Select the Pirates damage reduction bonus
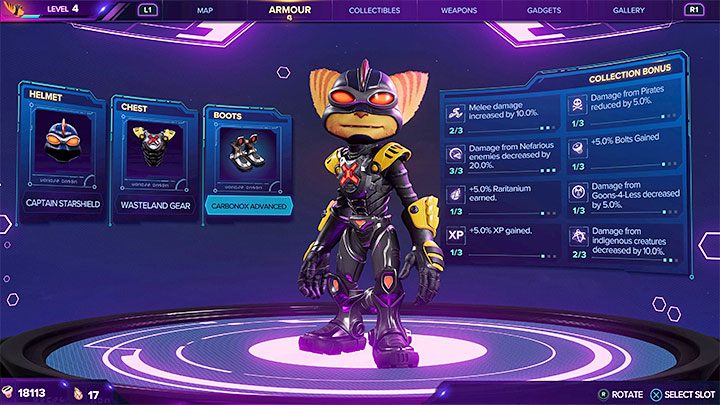Image resolution: width=720 pixels, height=405 pixels. (626, 111)
